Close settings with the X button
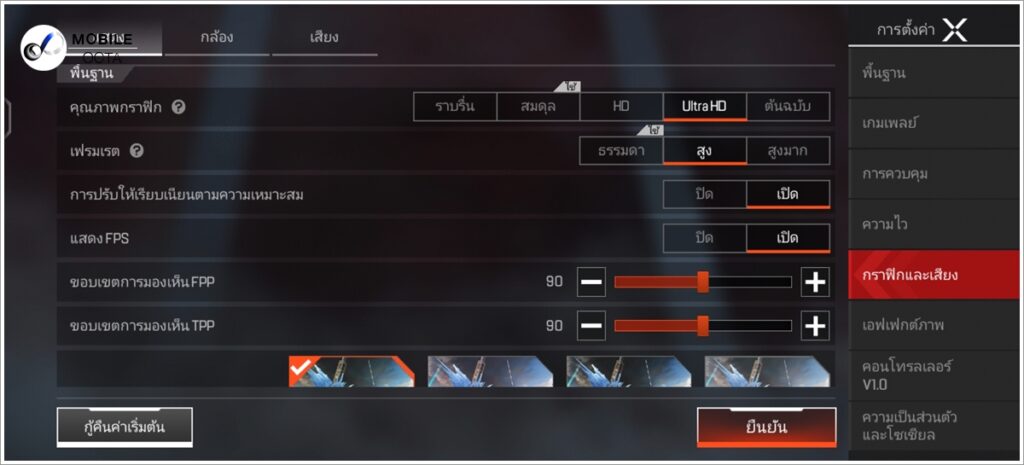Image resolution: width=1024 pixels, height=465 pixels. 955,30
